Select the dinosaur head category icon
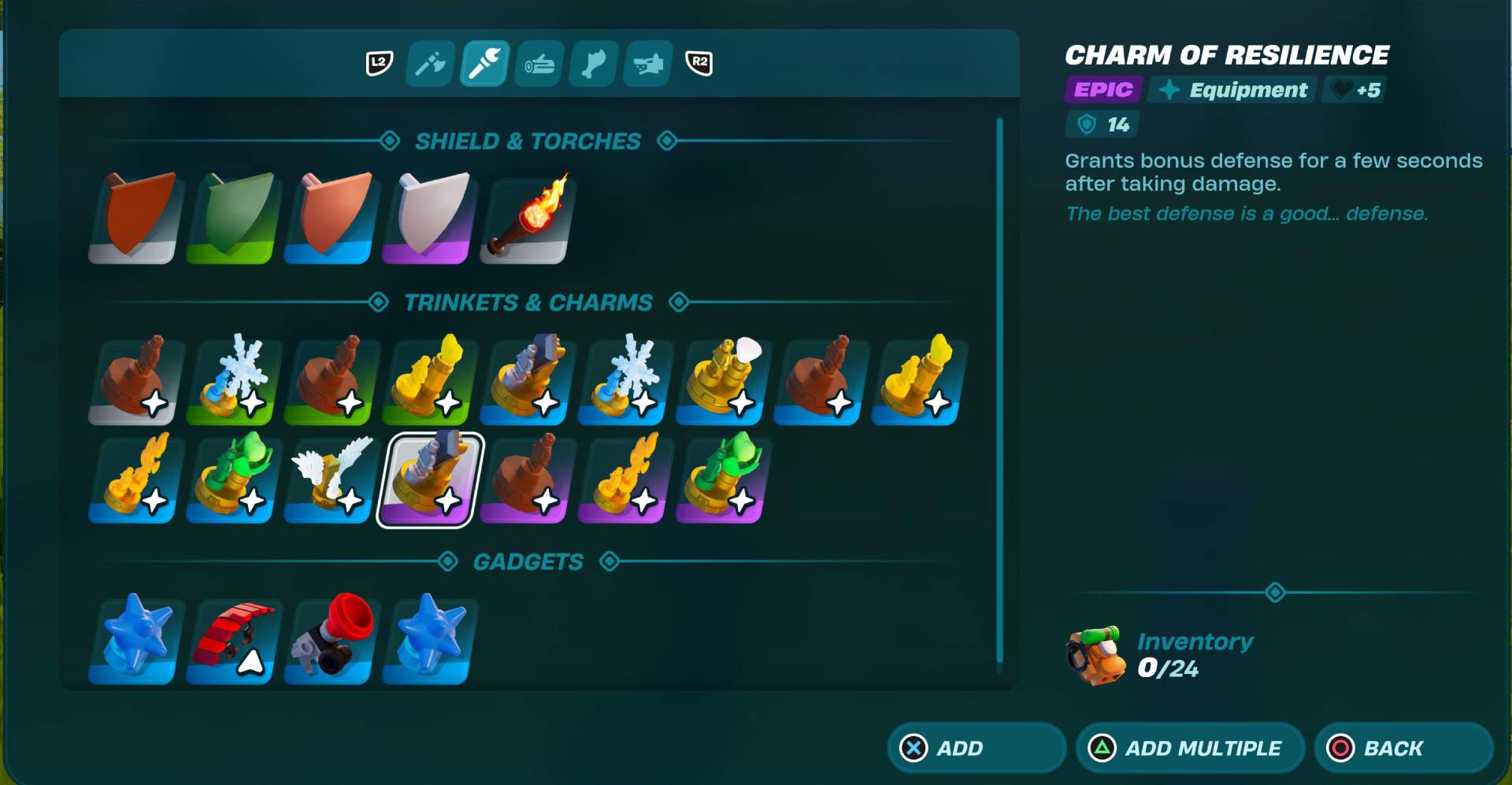This screenshot has width=1512, height=785. click(647, 64)
